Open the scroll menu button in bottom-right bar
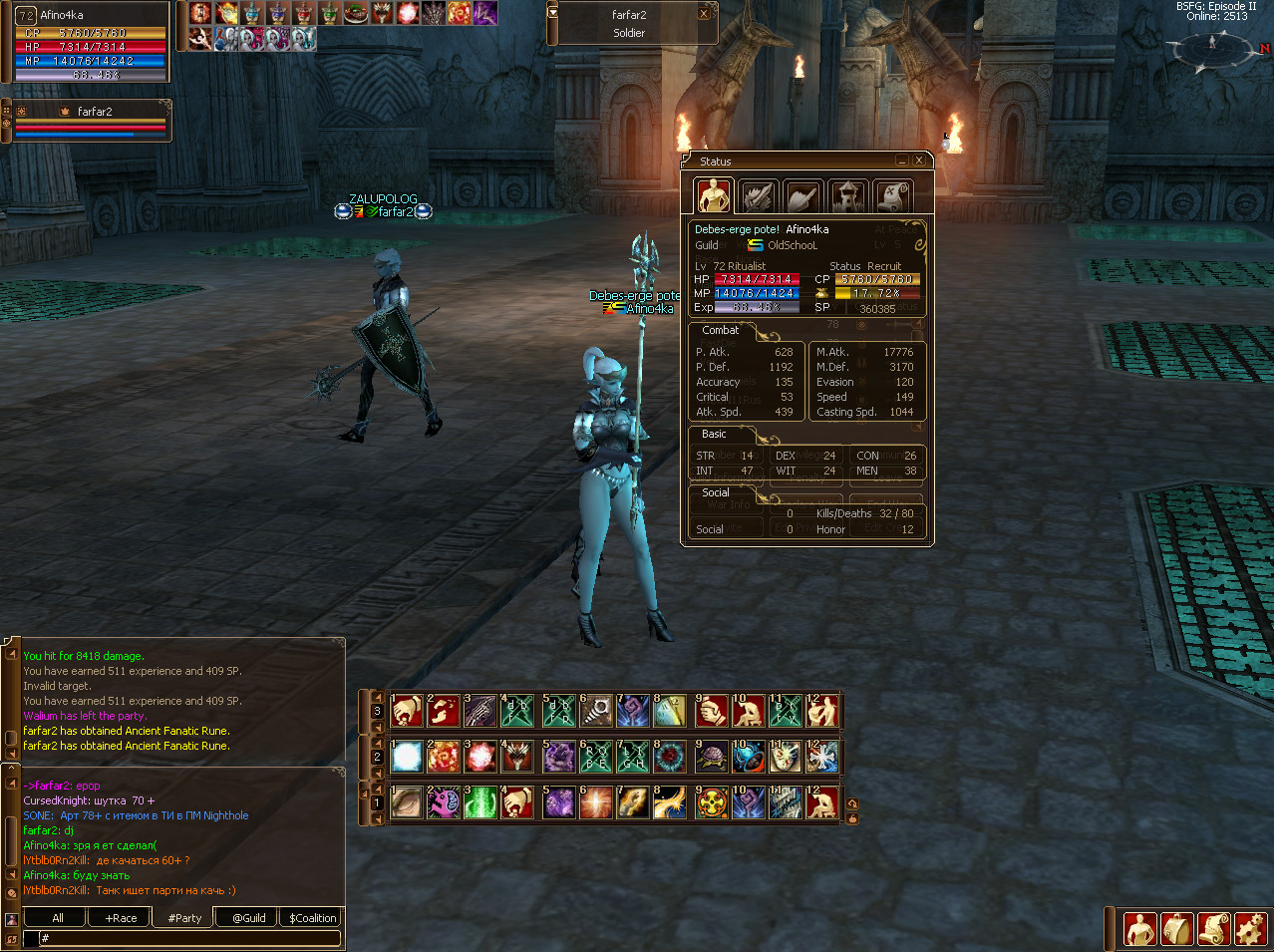This screenshot has width=1276, height=952. (1213, 929)
